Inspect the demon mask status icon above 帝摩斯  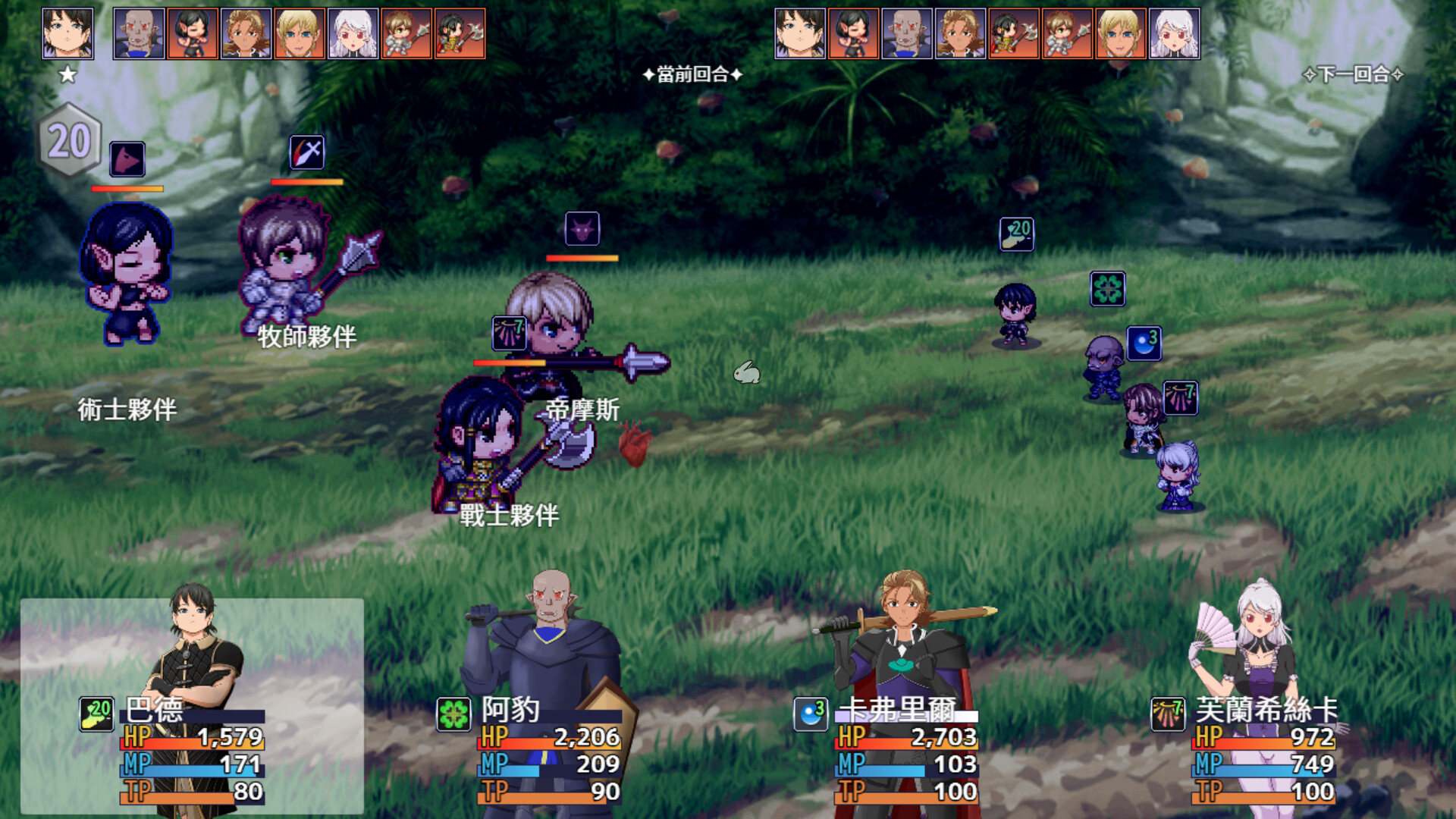tap(582, 228)
